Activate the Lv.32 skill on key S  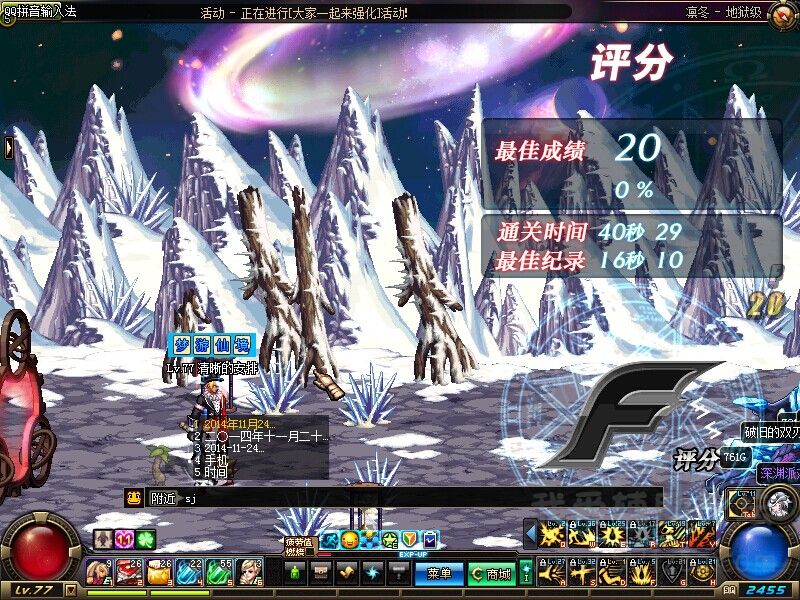pyautogui.click(x=581, y=572)
